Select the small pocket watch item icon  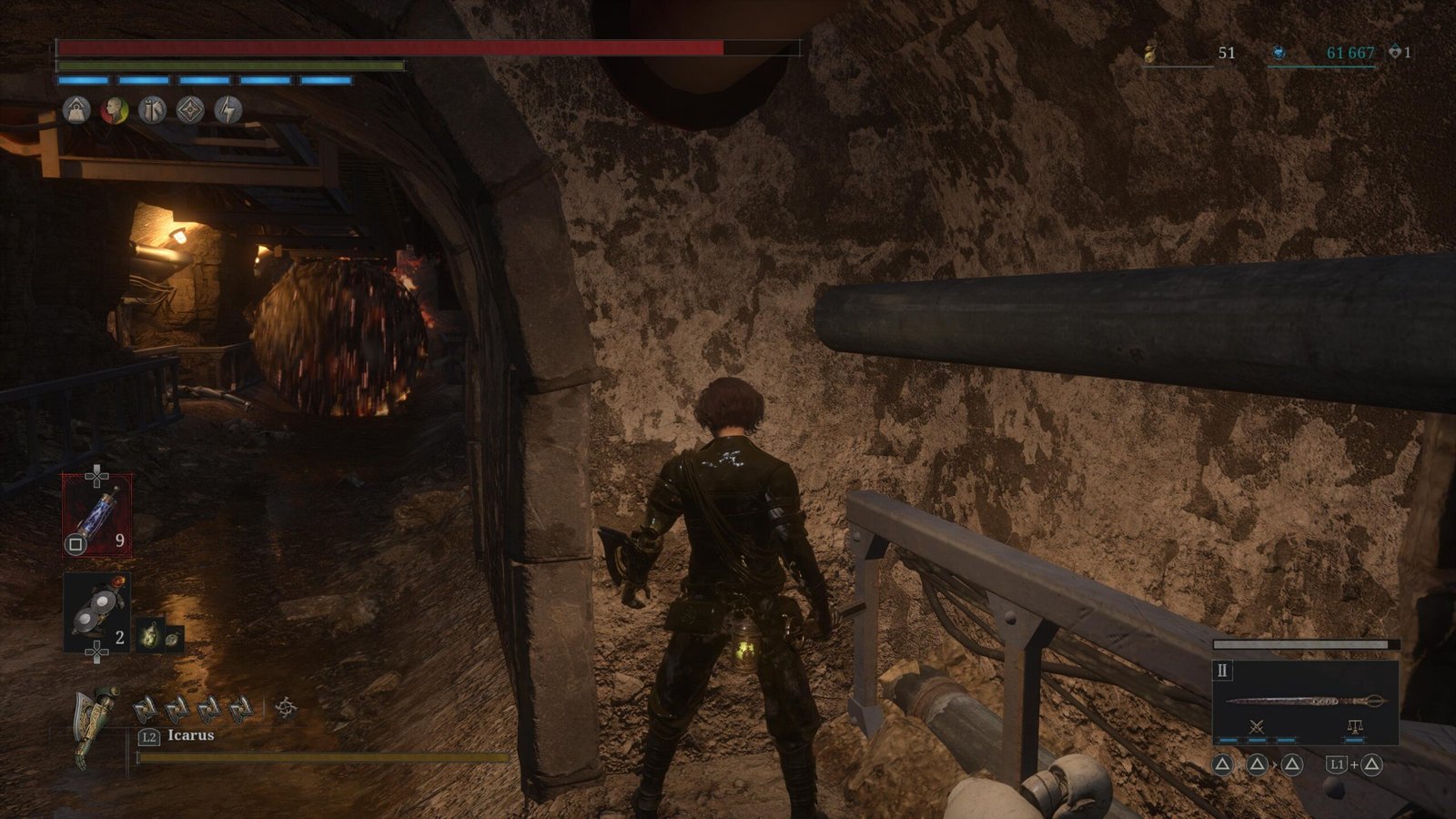point(172,637)
